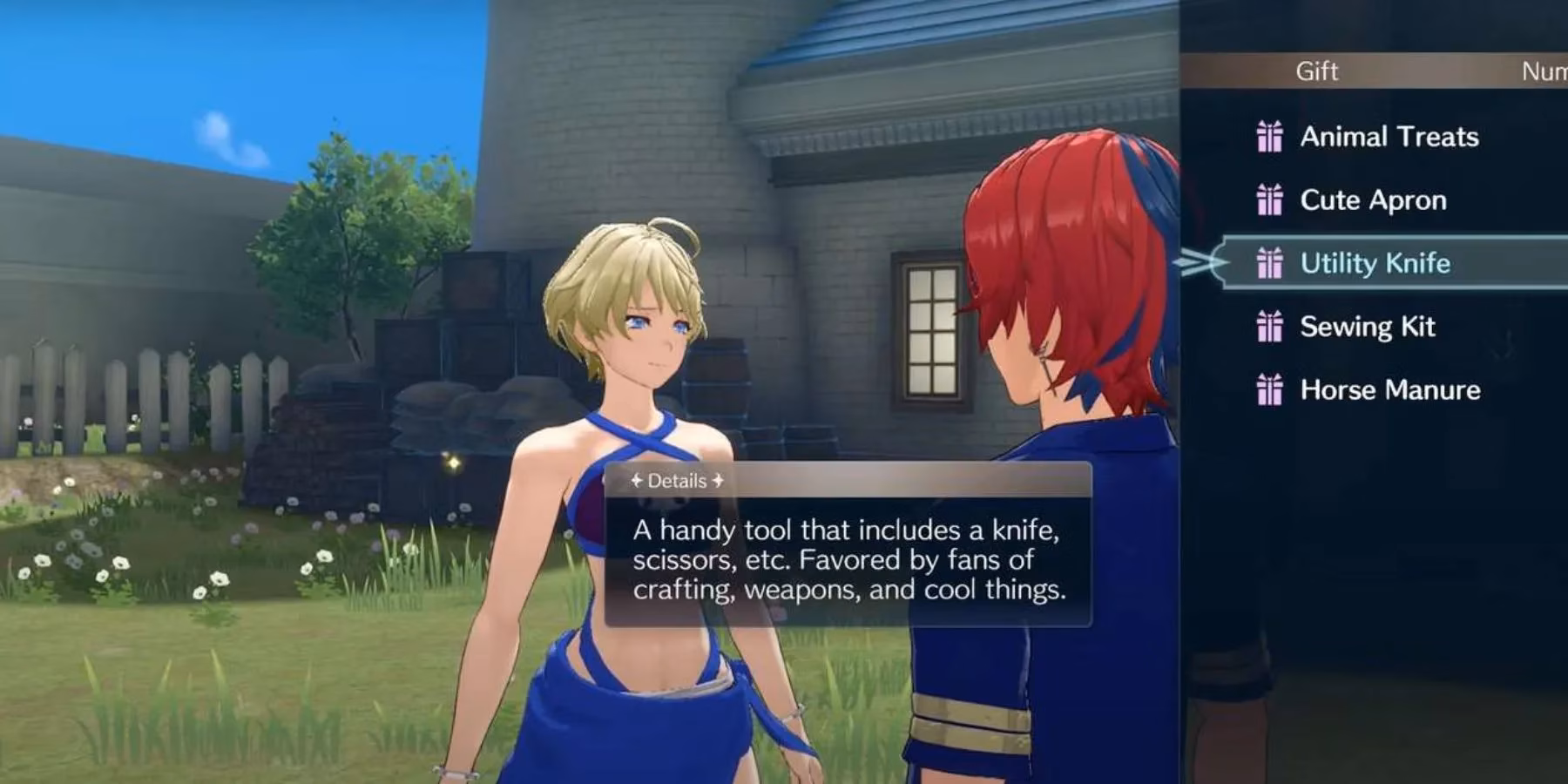This screenshot has height=784, width=1568.
Task: Click the Num column header
Action: 1551,72
